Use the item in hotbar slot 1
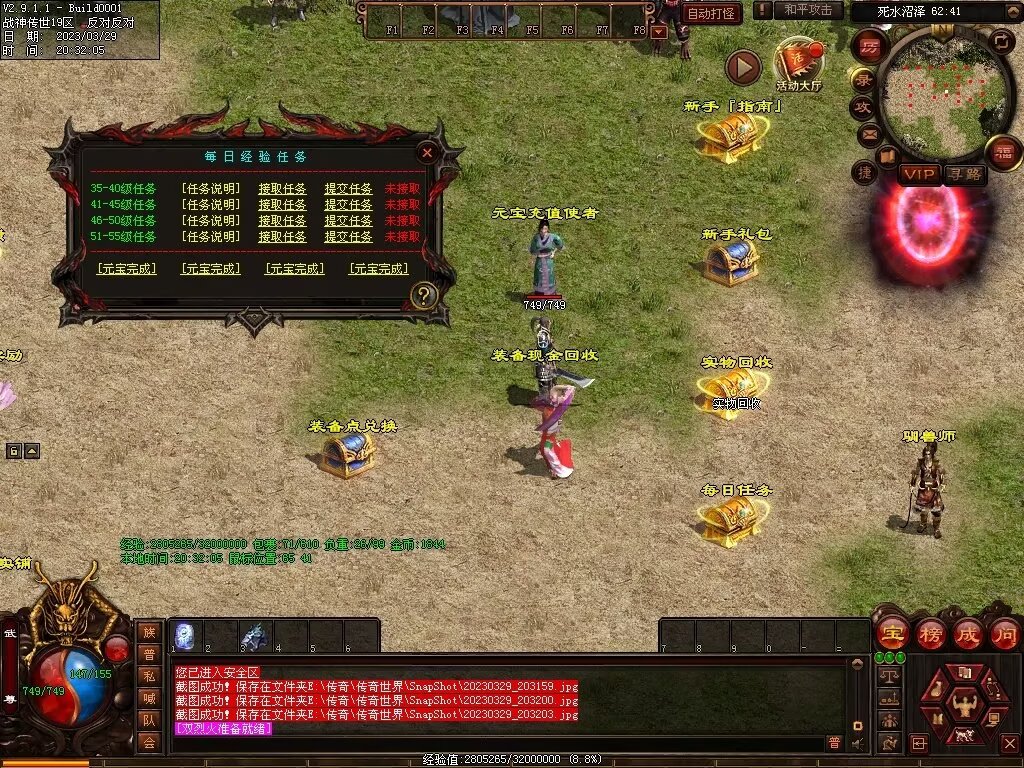The width and height of the screenshot is (1024, 768). coord(185,636)
